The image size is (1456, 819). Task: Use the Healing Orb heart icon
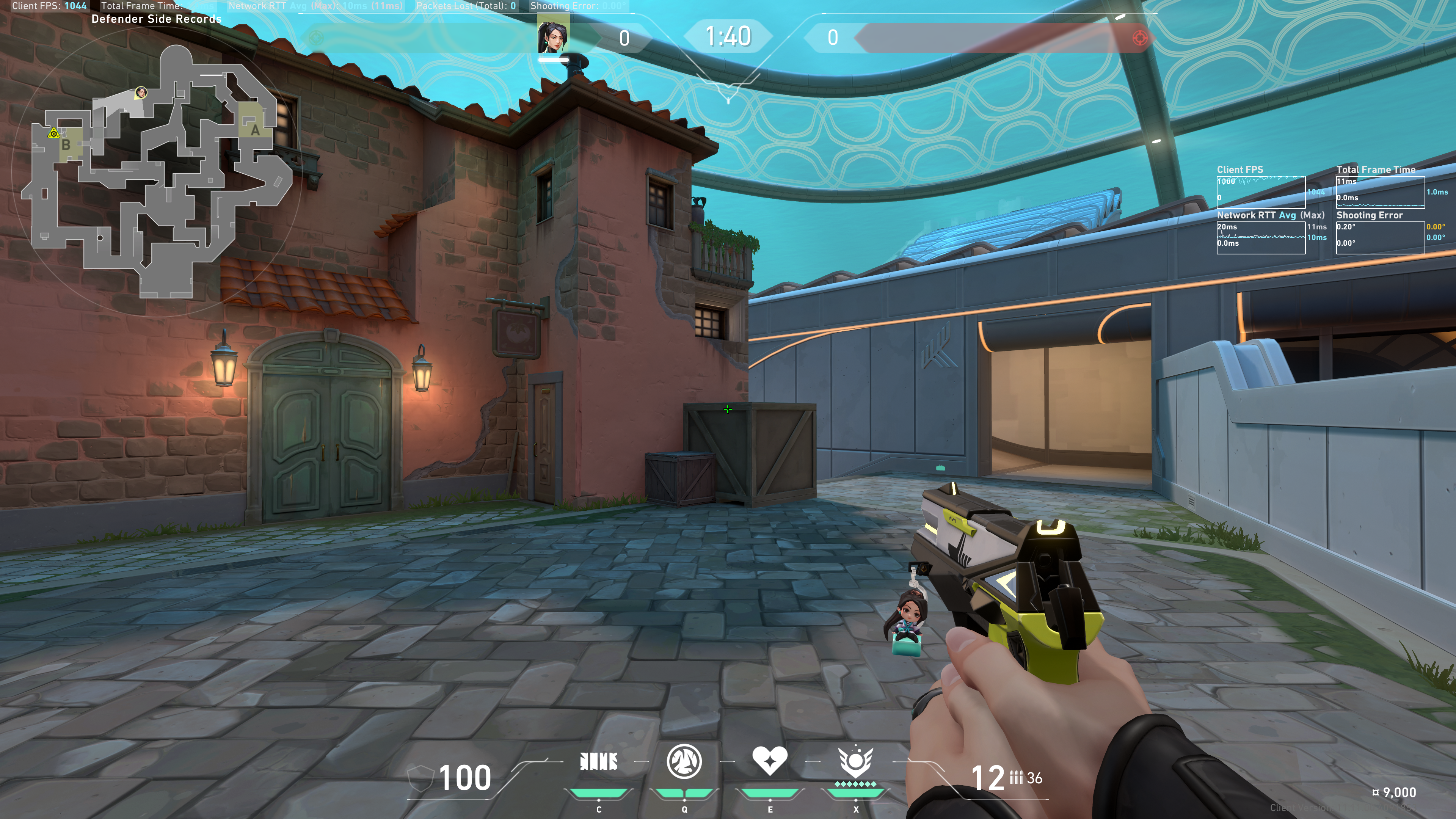coord(769,760)
